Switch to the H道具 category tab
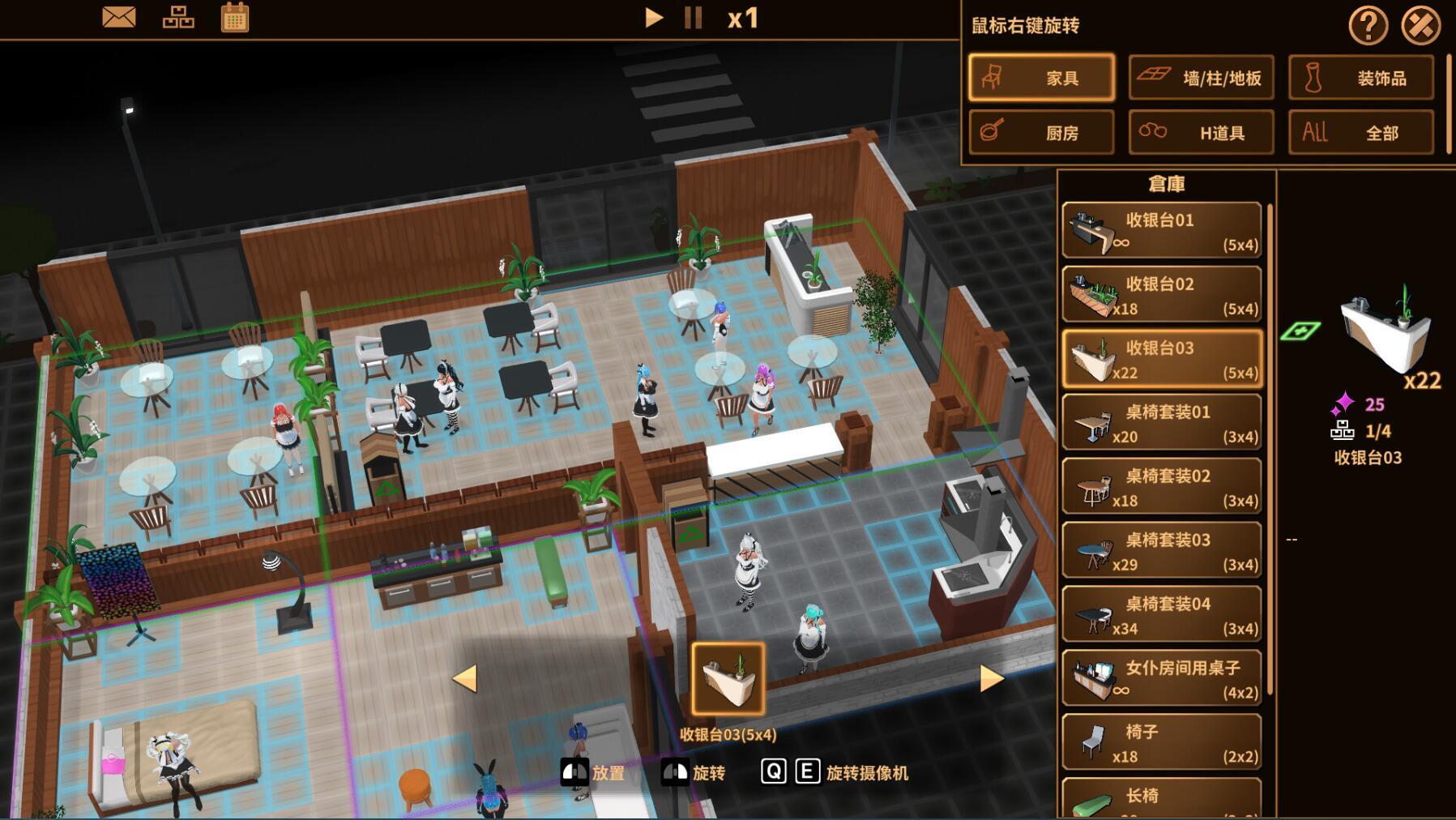 (x=1201, y=132)
